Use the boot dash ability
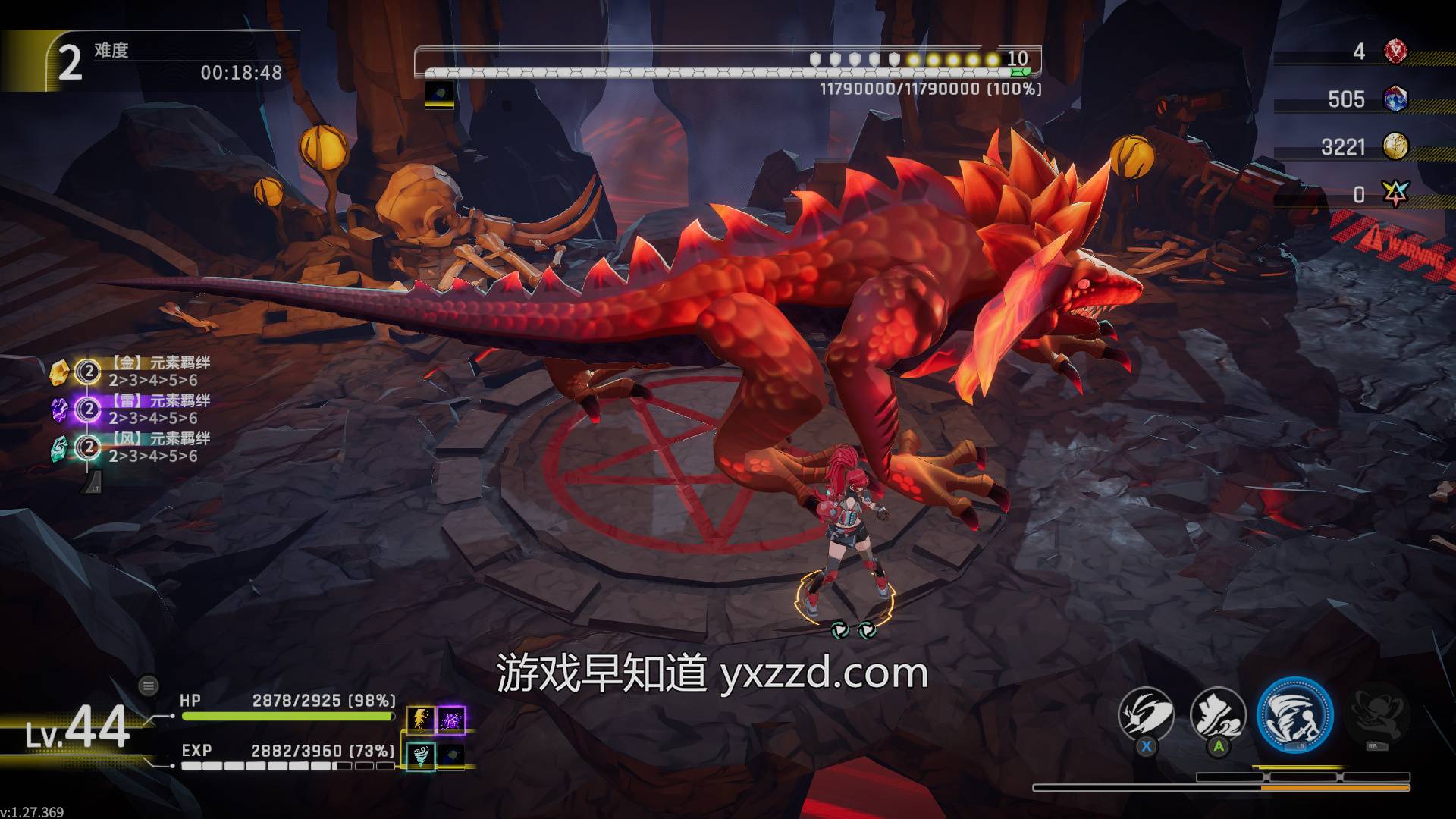1456x819 pixels. pos(1218,715)
